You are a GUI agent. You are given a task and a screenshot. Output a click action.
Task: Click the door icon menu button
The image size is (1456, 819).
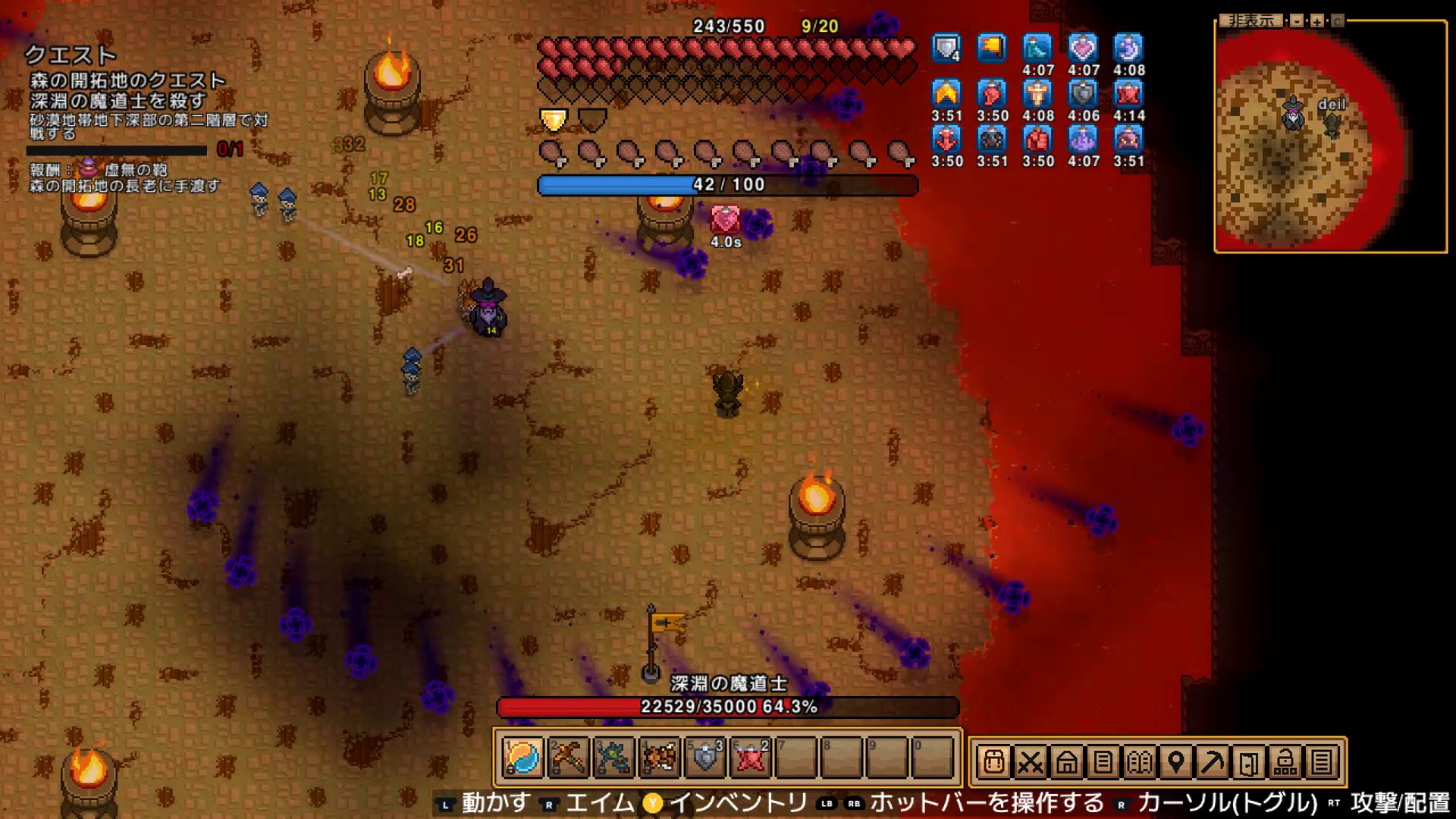[x=1248, y=761]
